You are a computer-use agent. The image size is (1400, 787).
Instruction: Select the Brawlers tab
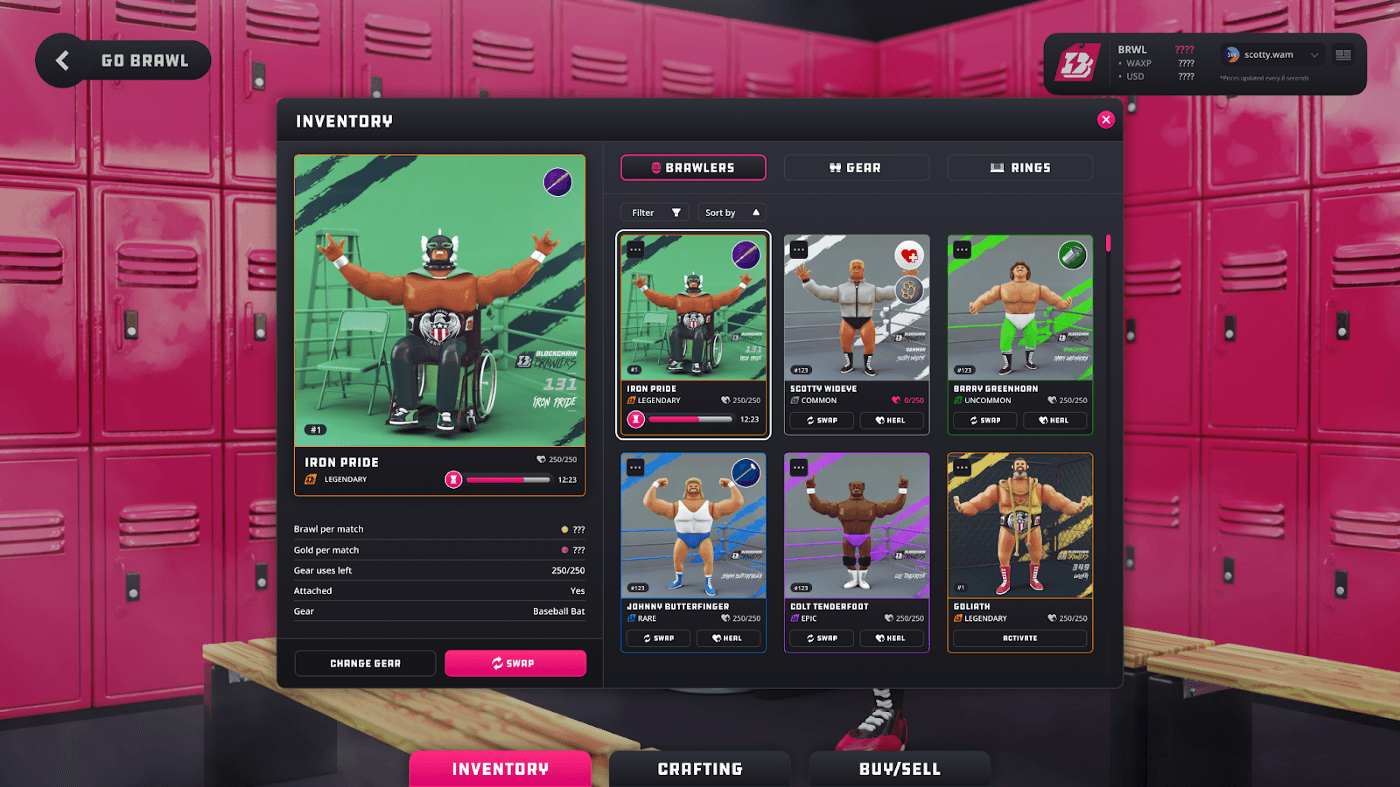click(693, 167)
